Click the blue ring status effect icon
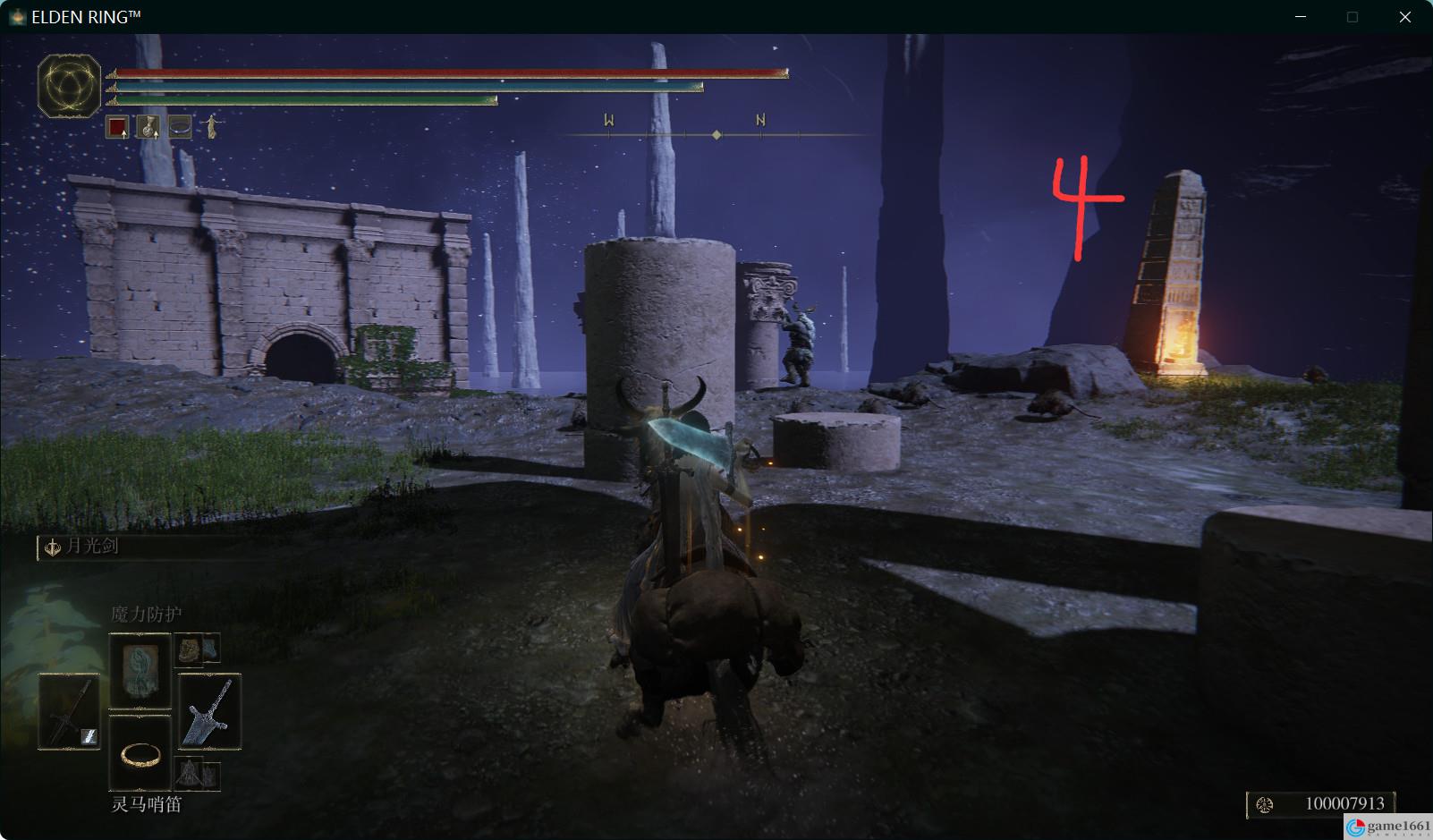This screenshot has width=1433, height=840. (180, 127)
